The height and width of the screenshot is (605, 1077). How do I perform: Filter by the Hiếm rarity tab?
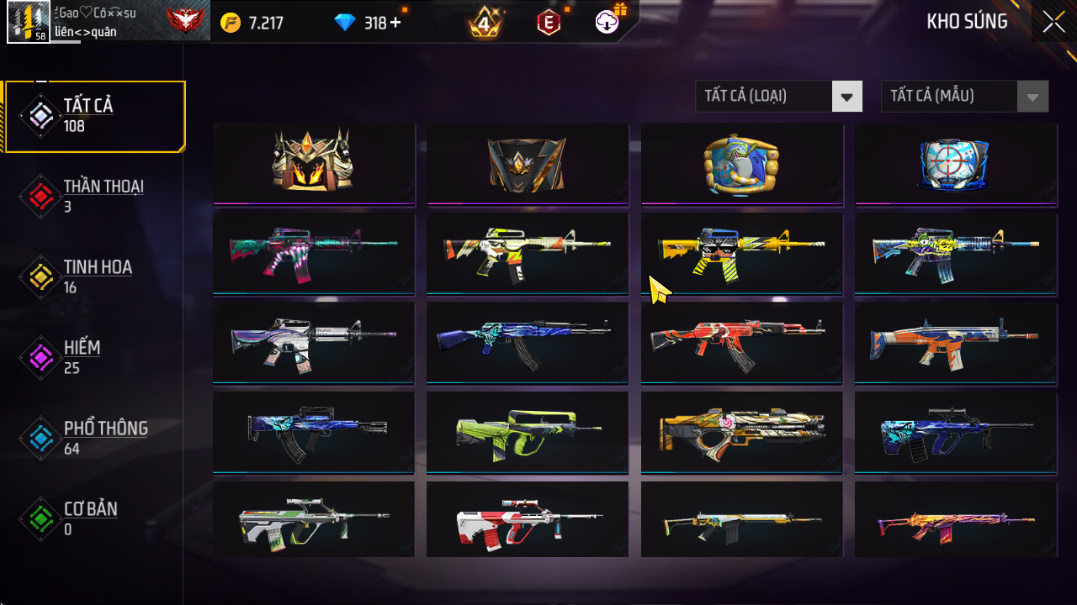95,357
